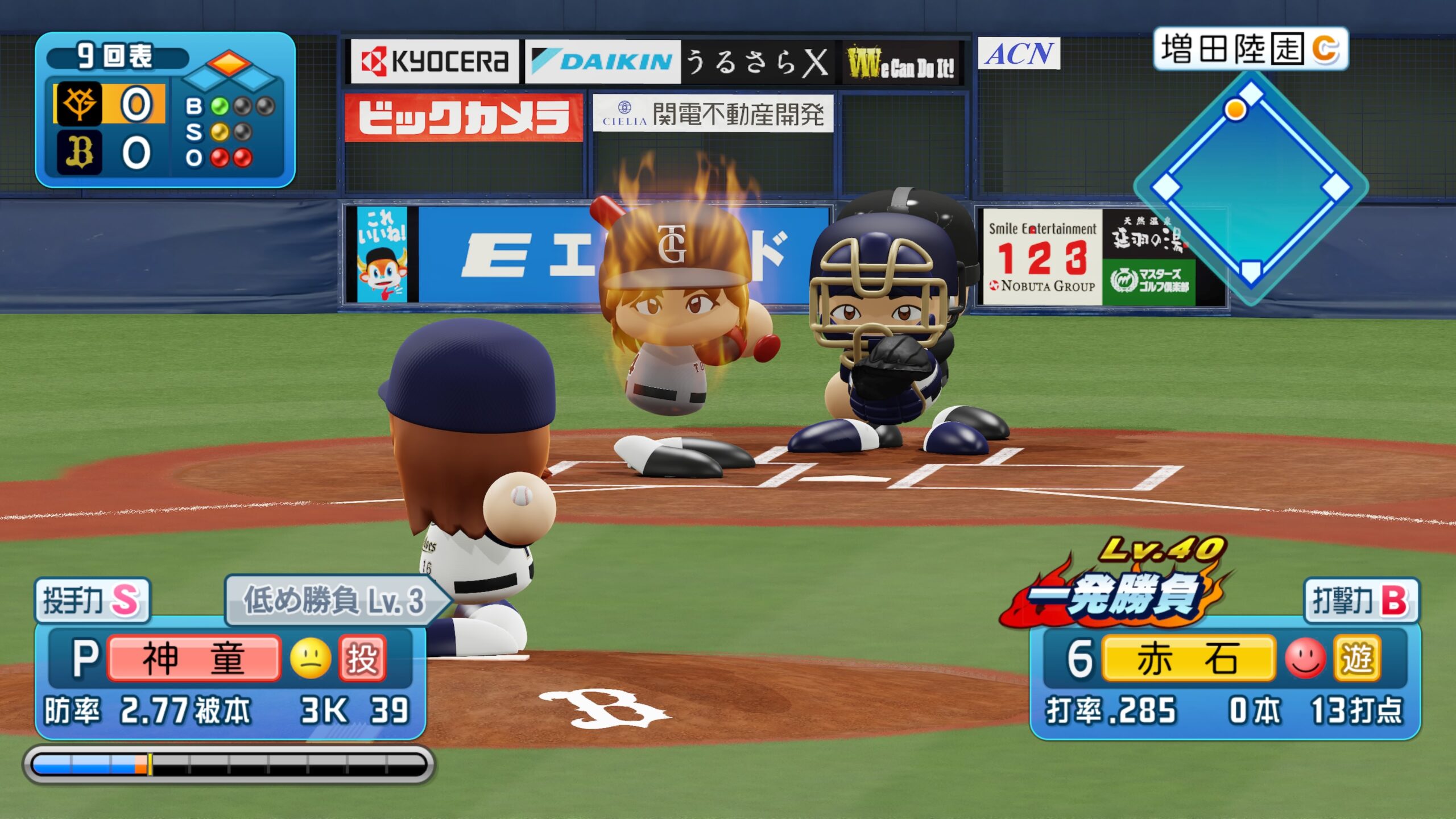Click the batter's red smiley condition icon
Viewport: 1456px width, 819px height.
(x=1305, y=659)
